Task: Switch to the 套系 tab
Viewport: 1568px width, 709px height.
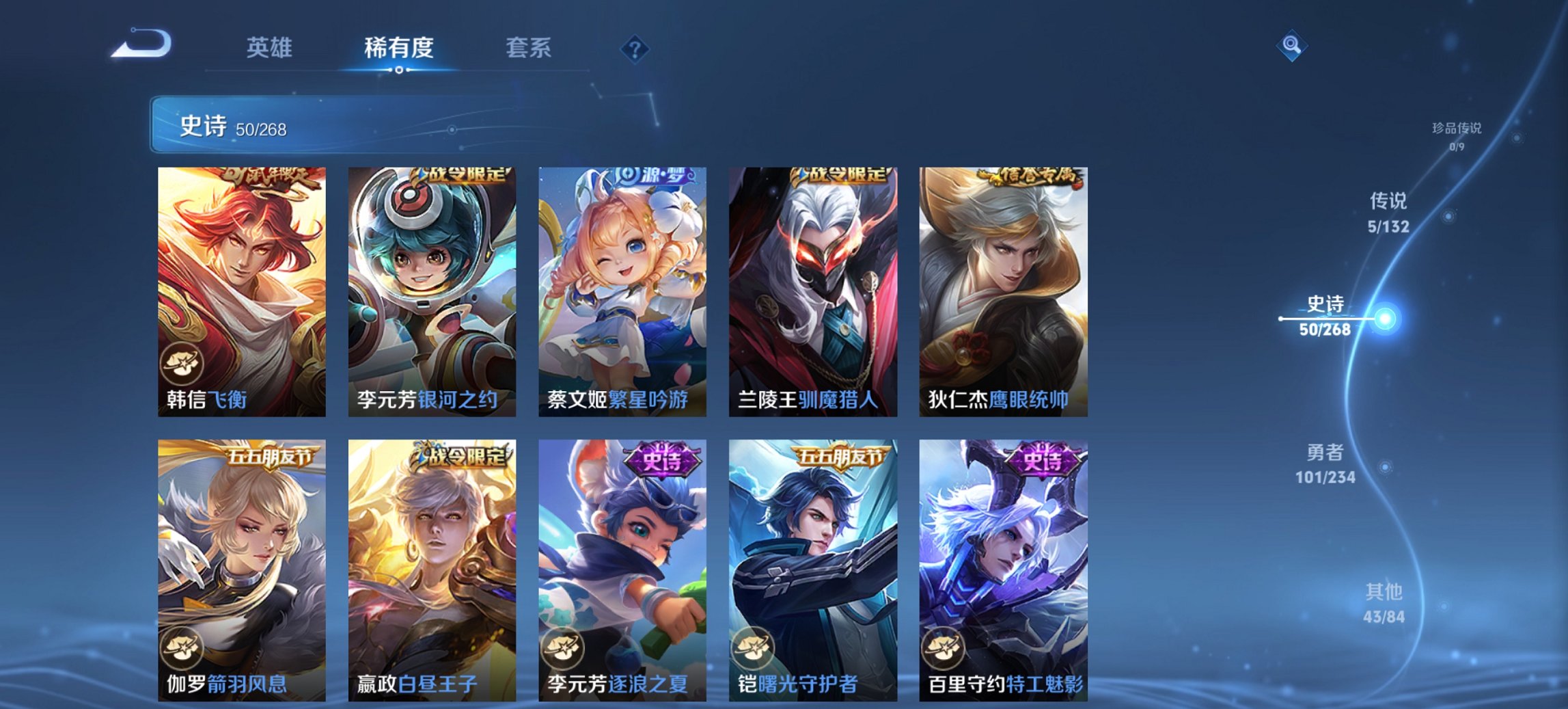Action: click(529, 48)
